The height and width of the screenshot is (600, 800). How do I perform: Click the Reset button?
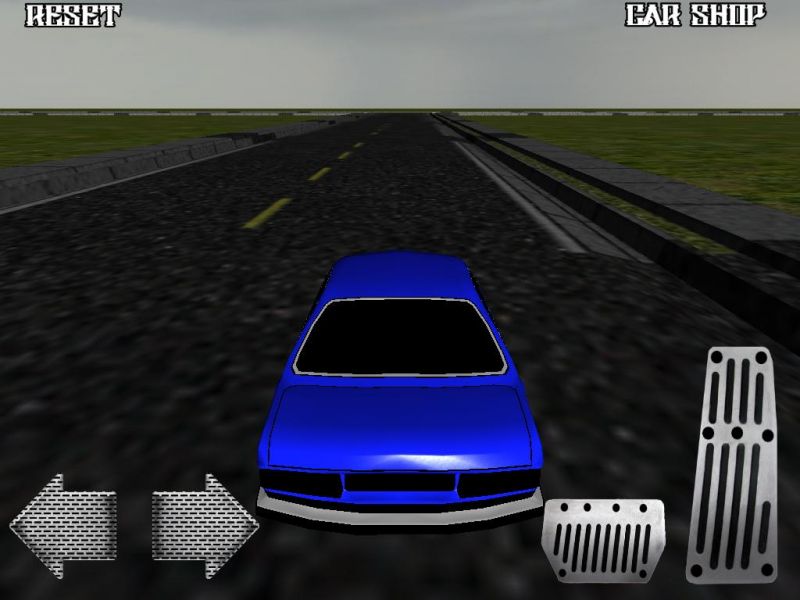pos(72,16)
